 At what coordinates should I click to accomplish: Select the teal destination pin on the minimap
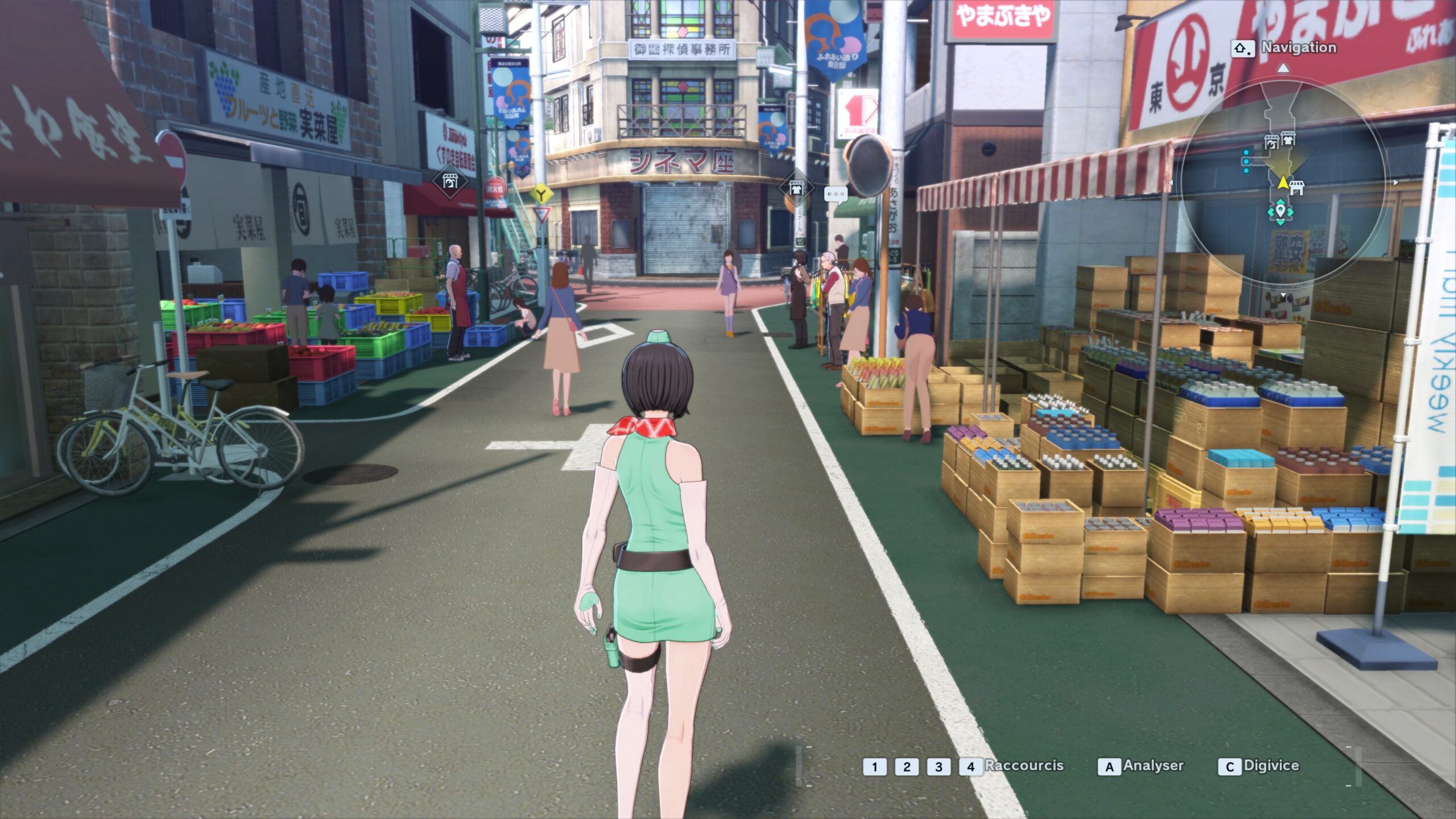[x=1280, y=212]
